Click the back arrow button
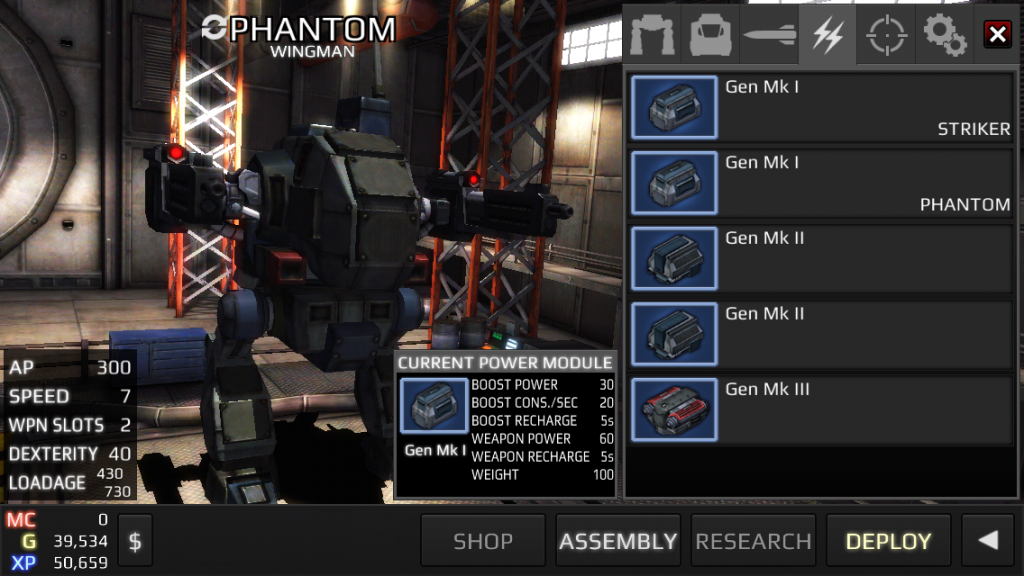This screenshot has width=1024, height=576. tap(988, 541)
